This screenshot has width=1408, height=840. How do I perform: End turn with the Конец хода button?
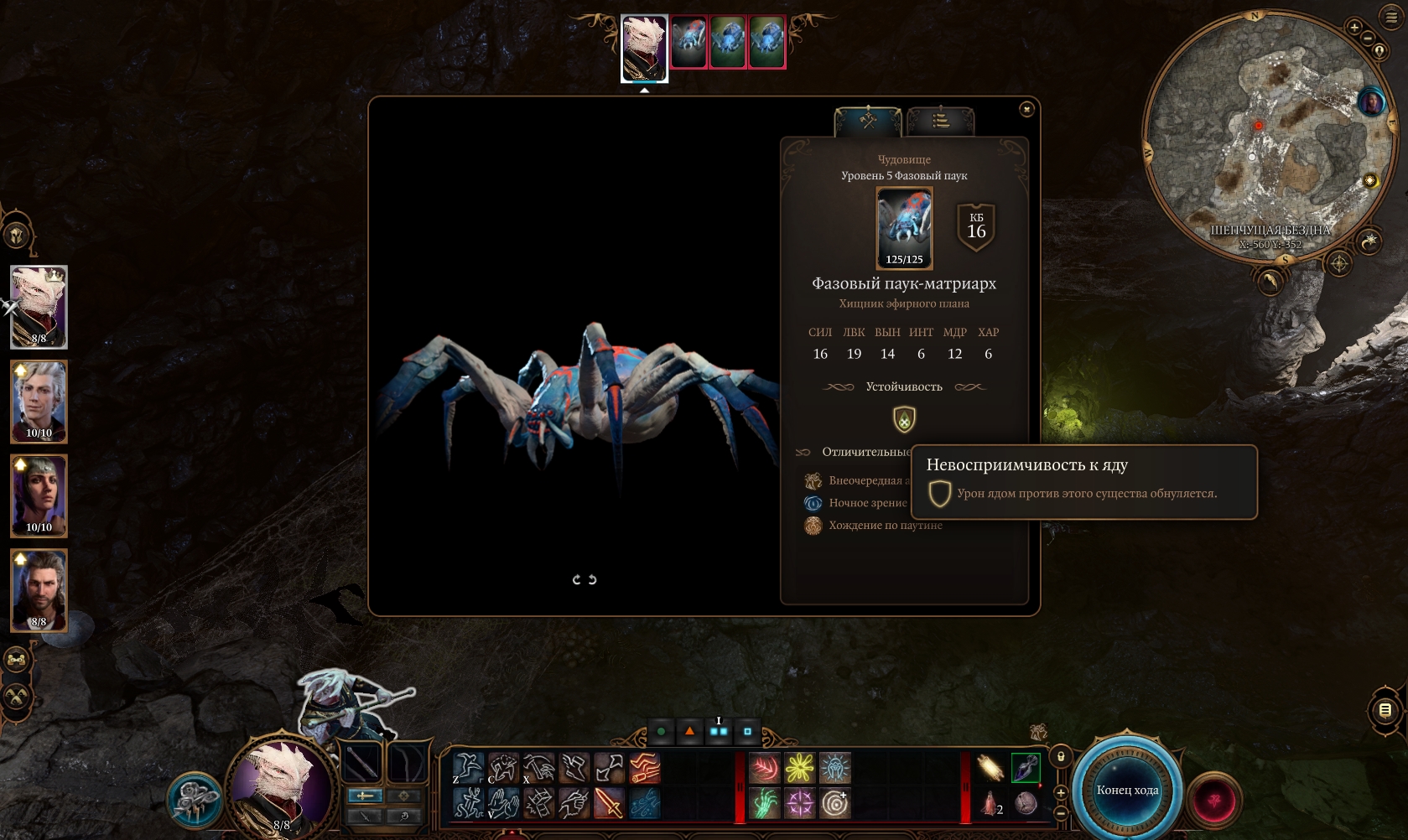click(x=1127, y=791)
